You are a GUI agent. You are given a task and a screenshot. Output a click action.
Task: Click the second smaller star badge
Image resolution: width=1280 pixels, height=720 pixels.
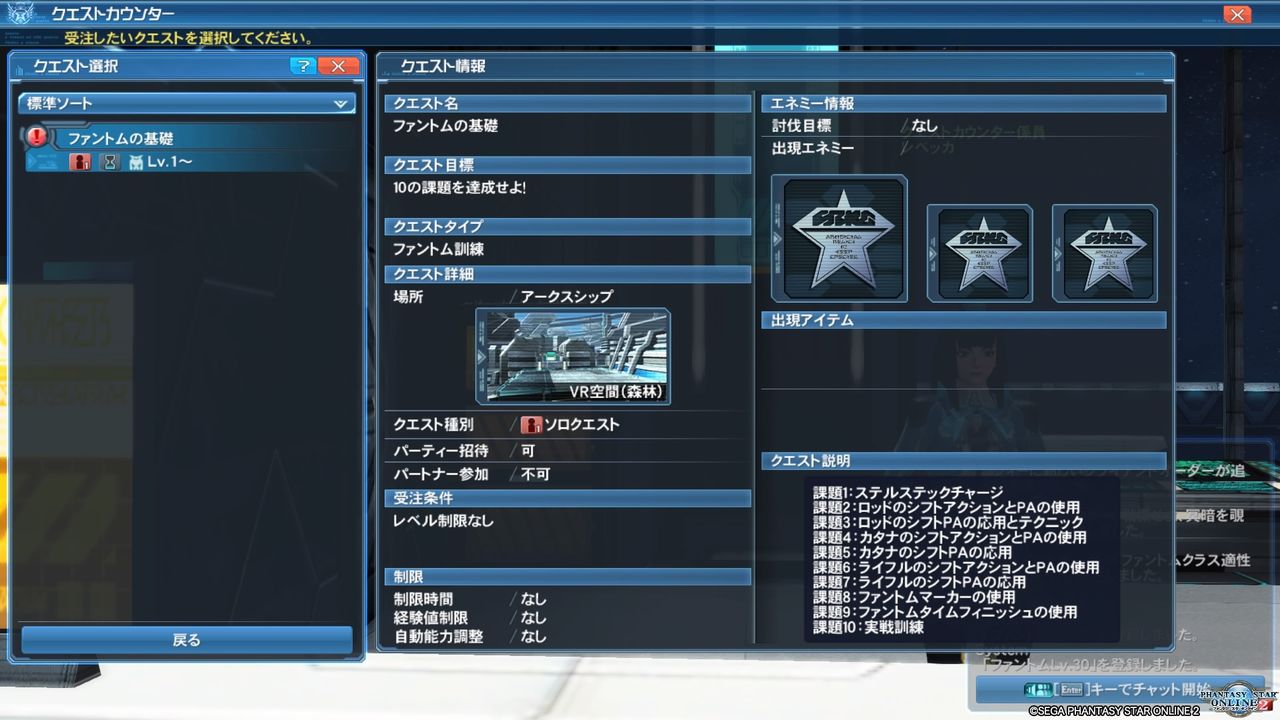coord(980,253)
